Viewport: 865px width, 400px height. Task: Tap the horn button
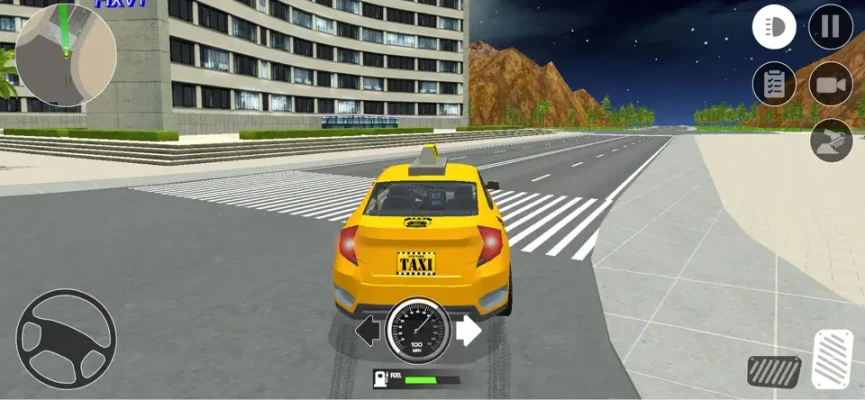(x=831, y=139)
